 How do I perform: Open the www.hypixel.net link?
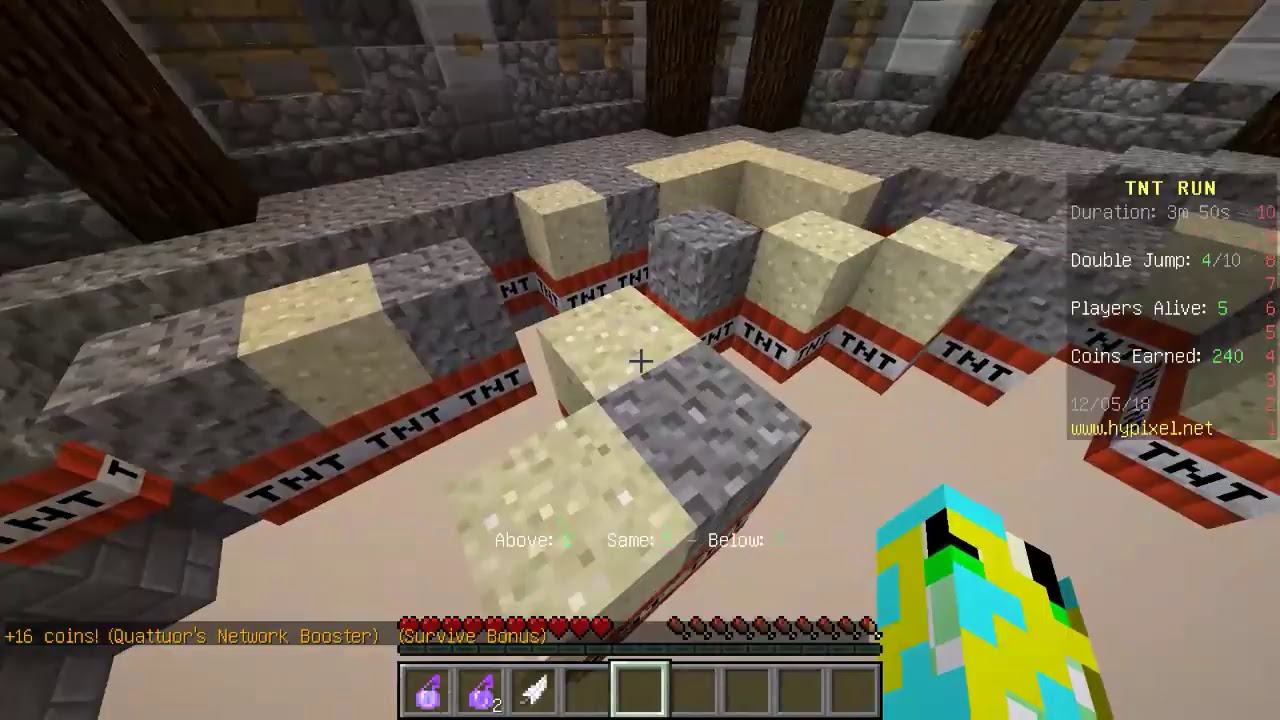tap(1140, 428)
